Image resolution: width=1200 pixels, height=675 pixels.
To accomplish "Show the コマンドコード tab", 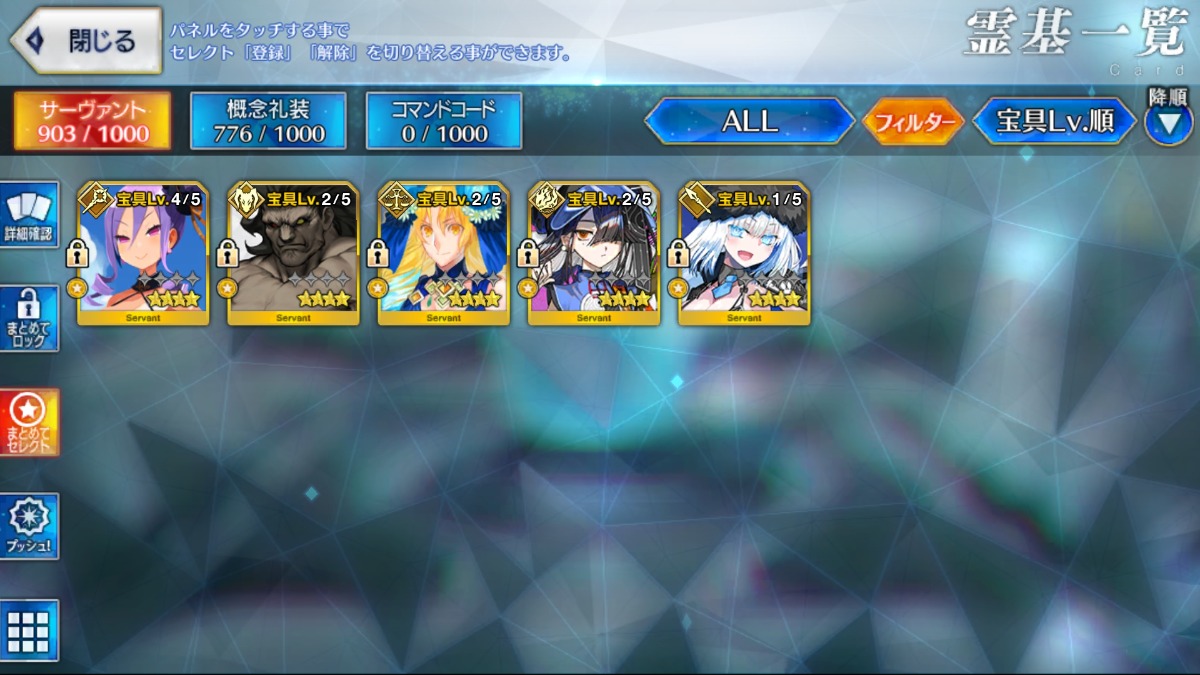I will 444,121.
